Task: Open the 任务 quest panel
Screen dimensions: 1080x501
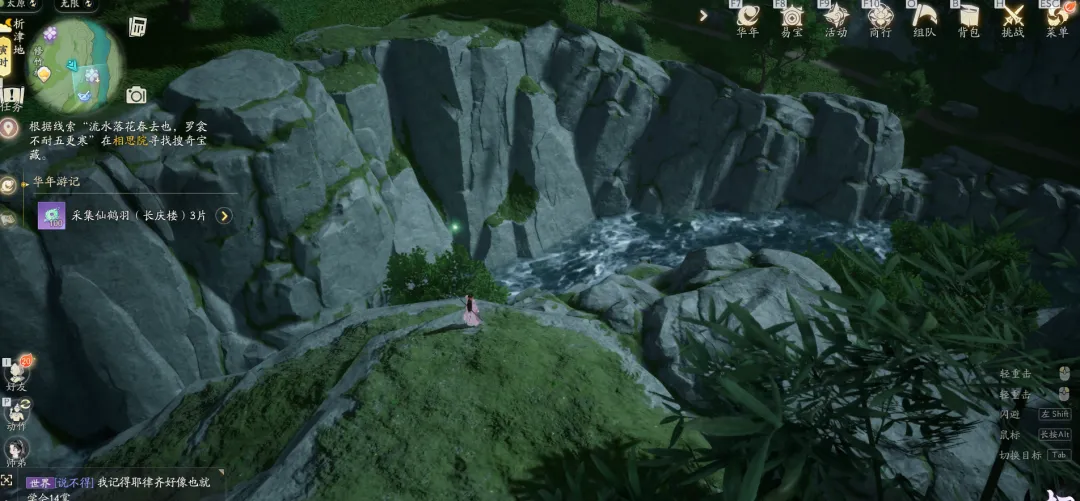Action: coord(12,97)
